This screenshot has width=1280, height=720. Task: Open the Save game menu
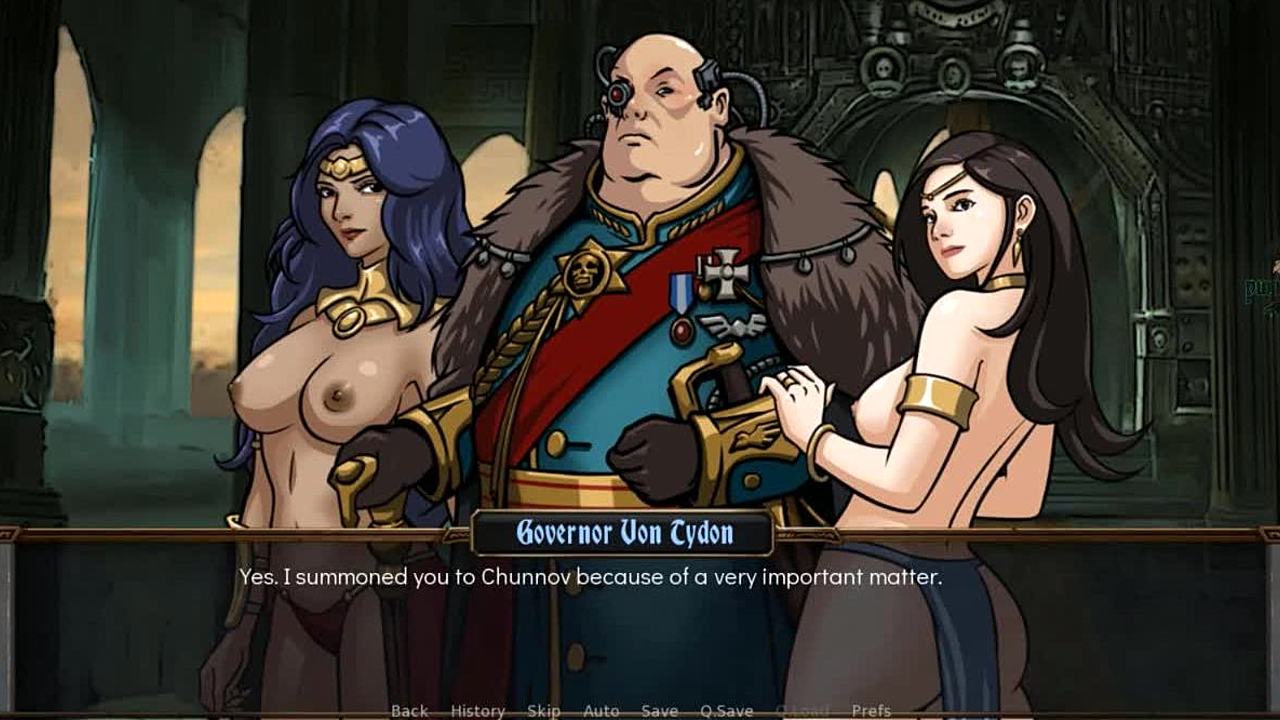659,711
